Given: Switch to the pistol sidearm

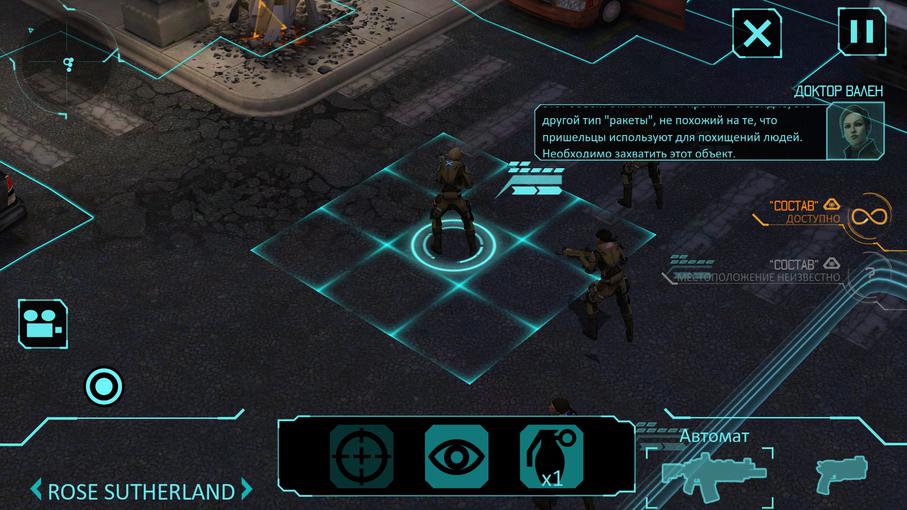Looking at the screenshot, I should tap(840, 474).
